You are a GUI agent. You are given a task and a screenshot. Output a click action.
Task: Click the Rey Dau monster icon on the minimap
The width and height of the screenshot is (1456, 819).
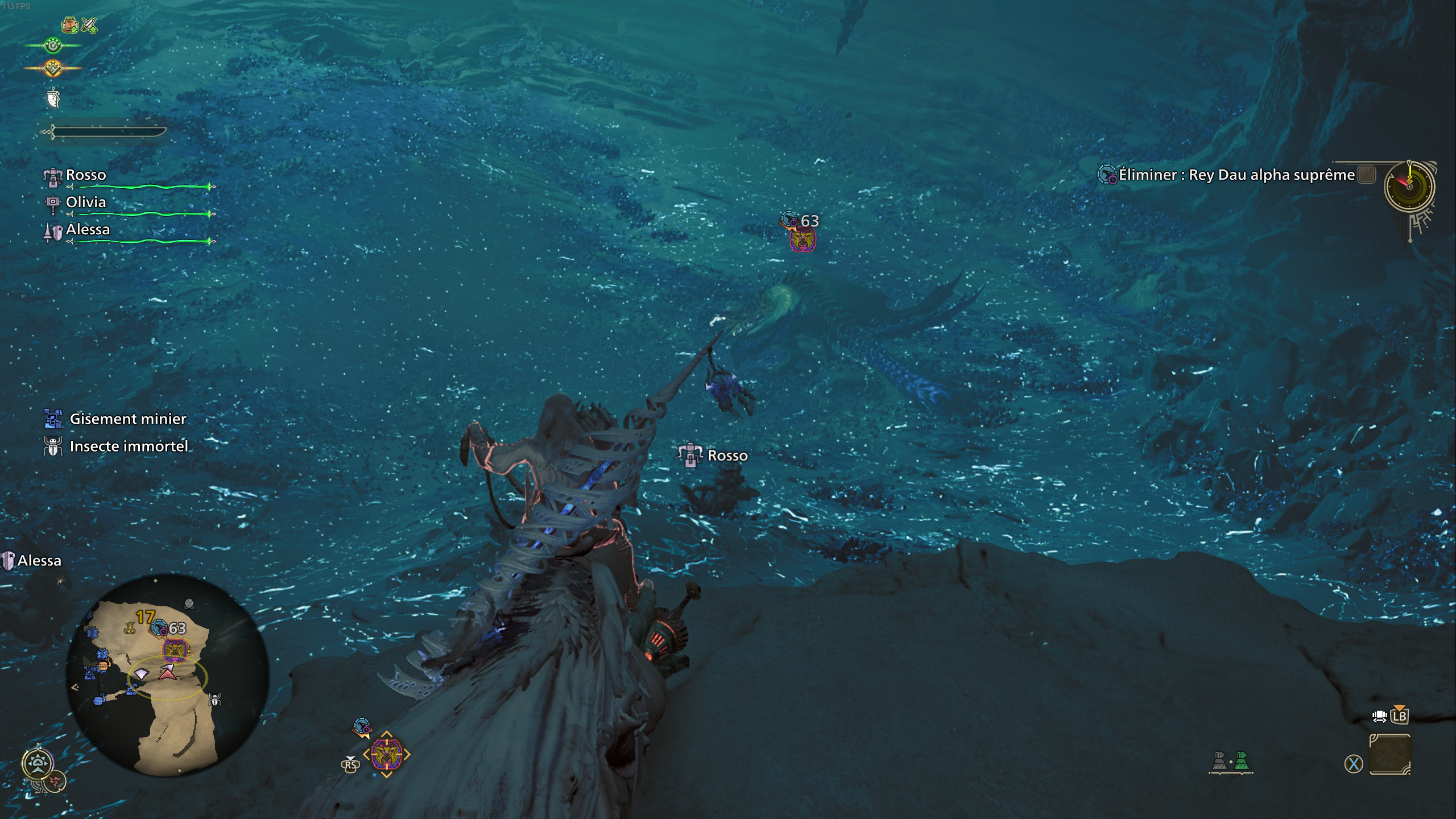[x=173, y=651]
